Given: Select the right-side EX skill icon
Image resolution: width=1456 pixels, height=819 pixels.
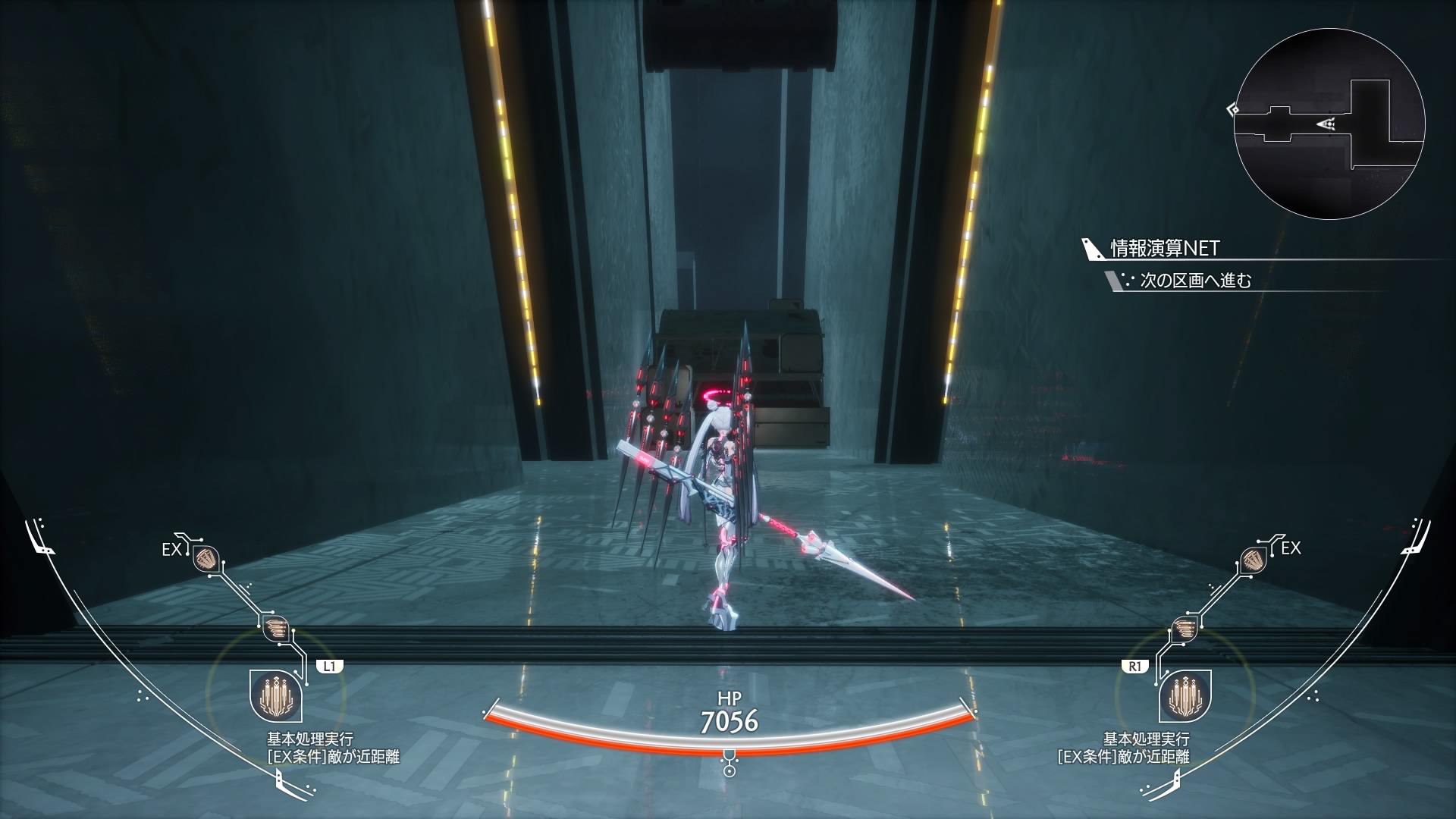Looking at the screenshot, I should coord(1253,560).
